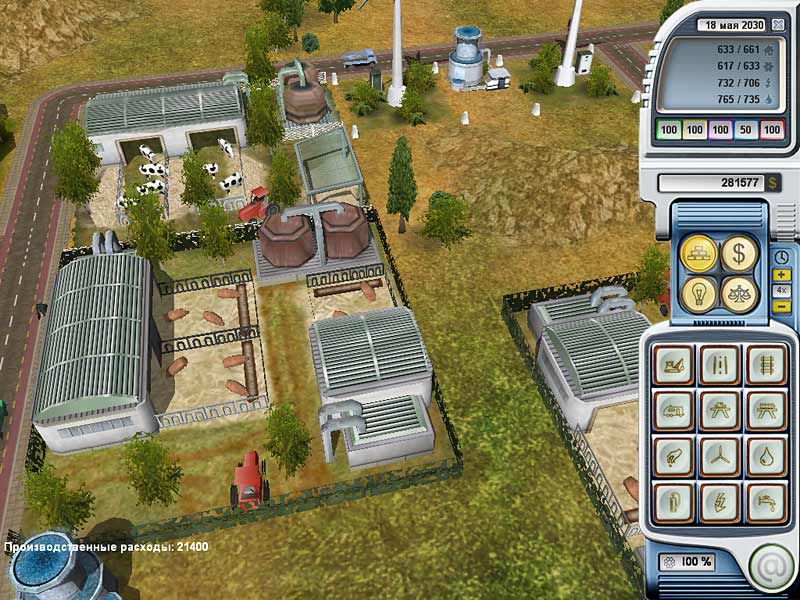Click the clock icon above speed controls
Viewport: 800px width, 600px height.
pos(781,257)
